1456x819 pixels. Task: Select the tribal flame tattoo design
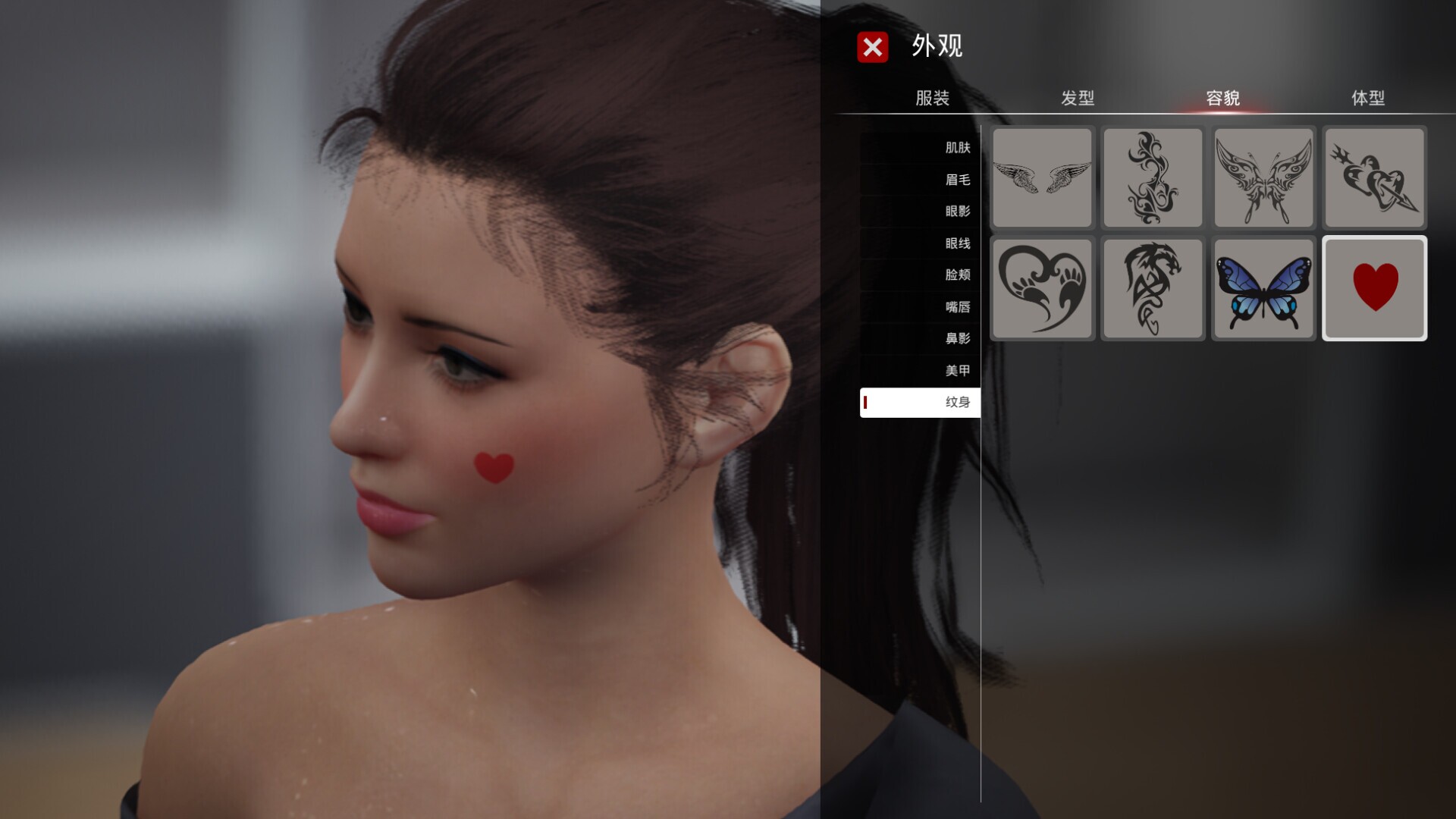pos(1153,177)
